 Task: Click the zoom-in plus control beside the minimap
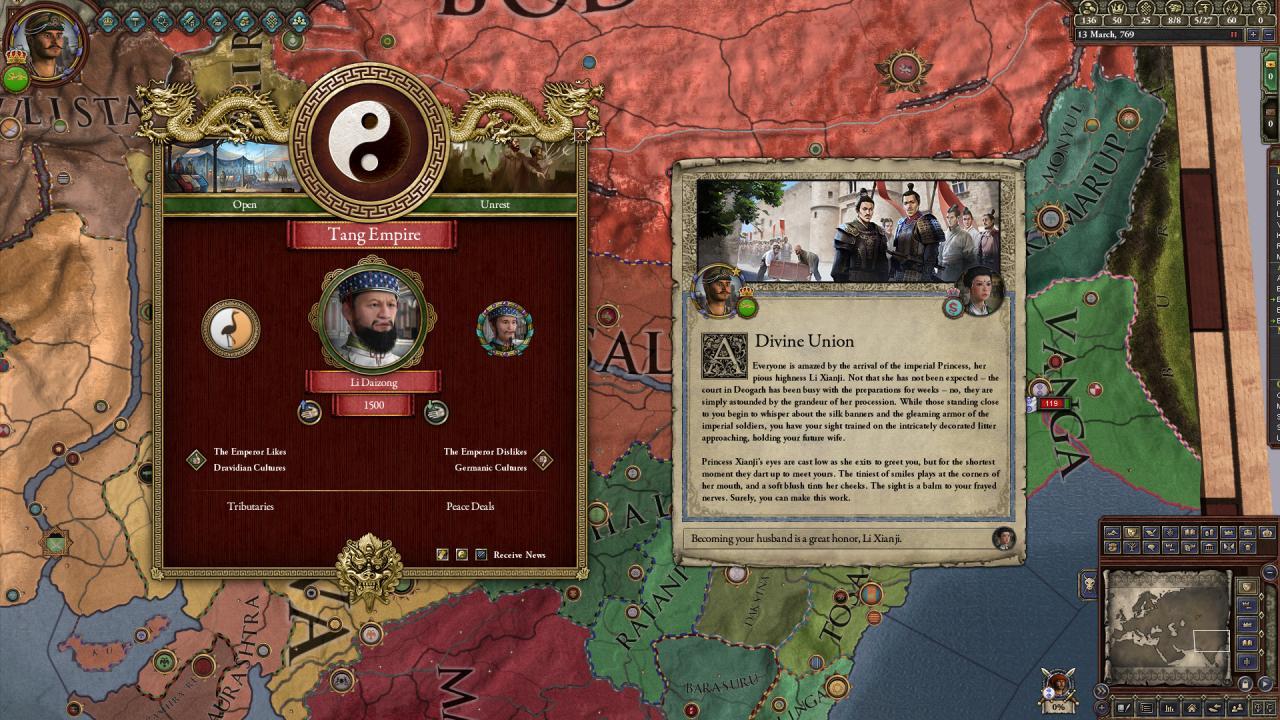pyautogui.click(x=1101, y=707)
